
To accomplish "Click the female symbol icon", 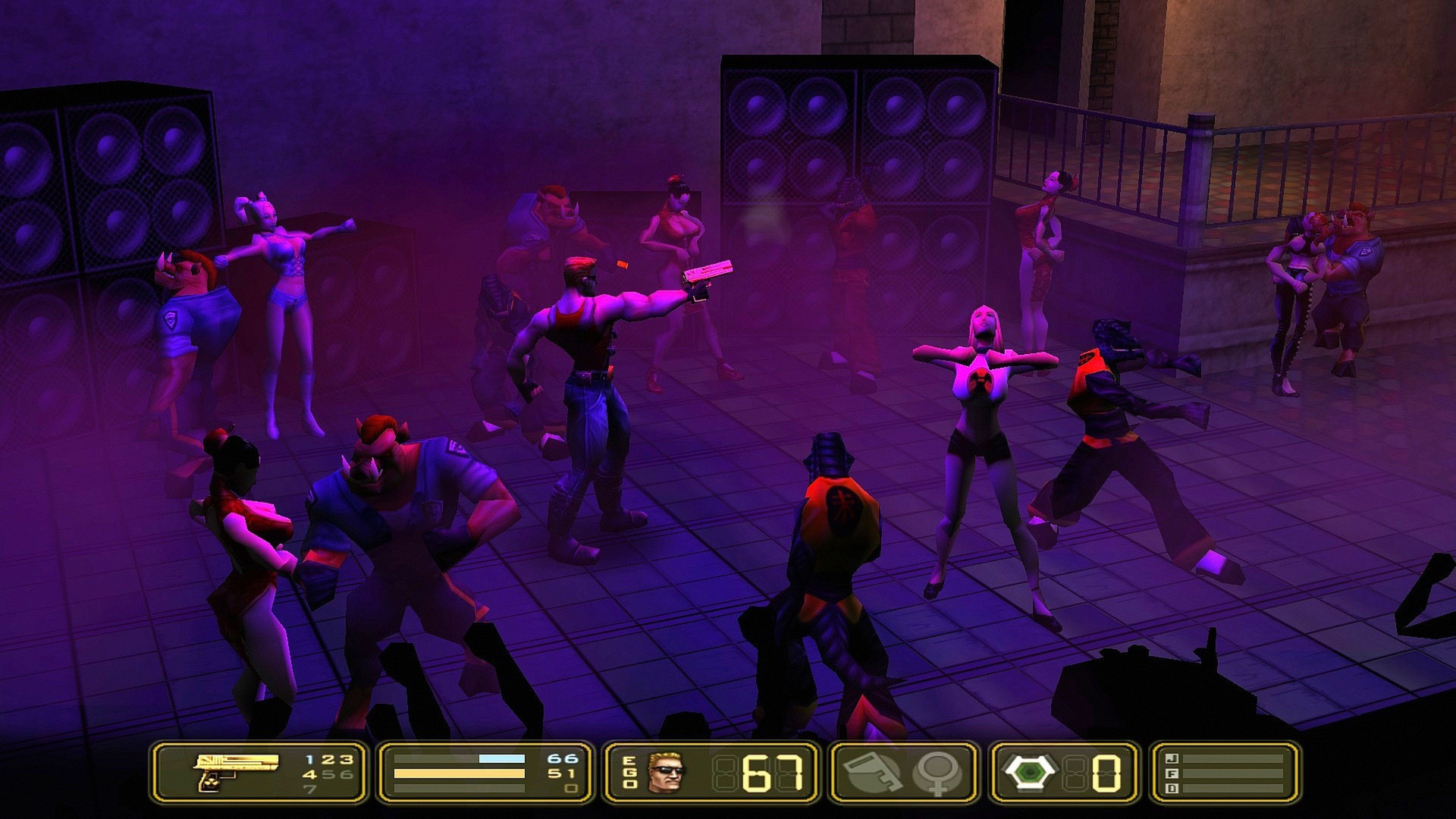I will point(937,772).
